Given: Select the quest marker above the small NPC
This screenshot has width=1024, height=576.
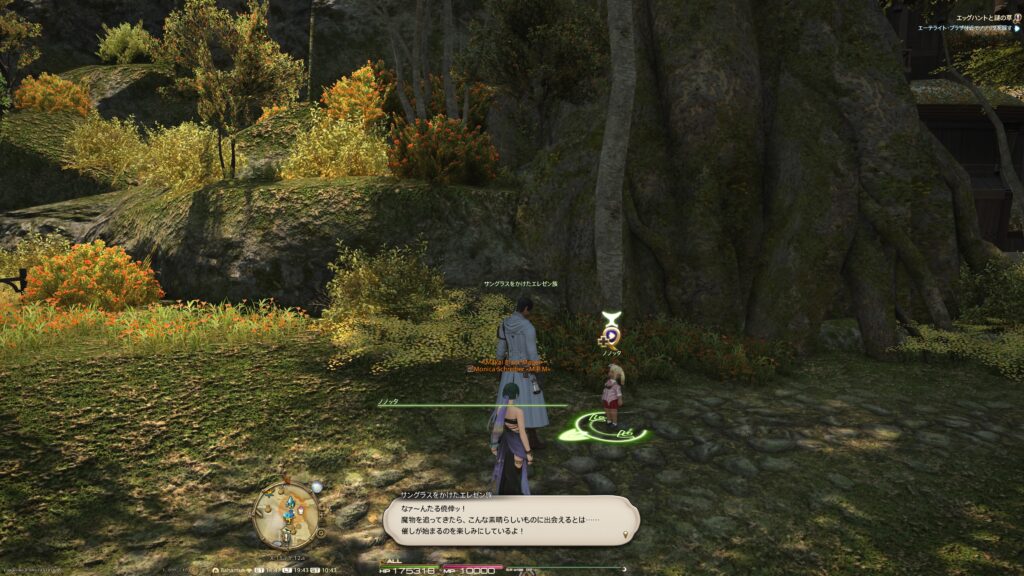Looking at the screenshot, I should coord(609,331).
